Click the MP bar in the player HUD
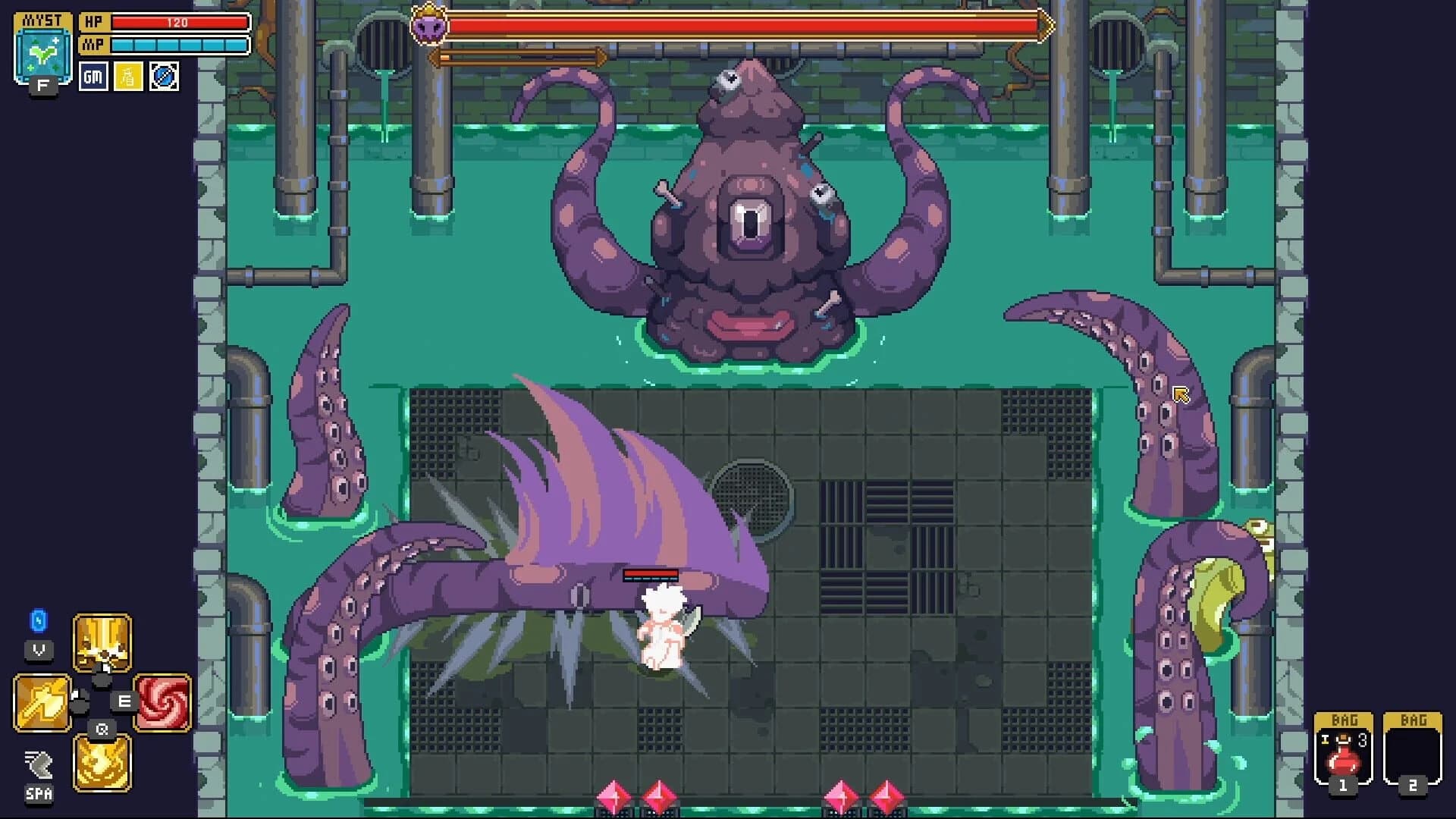Screen dimensions: 1456x819 178,45
